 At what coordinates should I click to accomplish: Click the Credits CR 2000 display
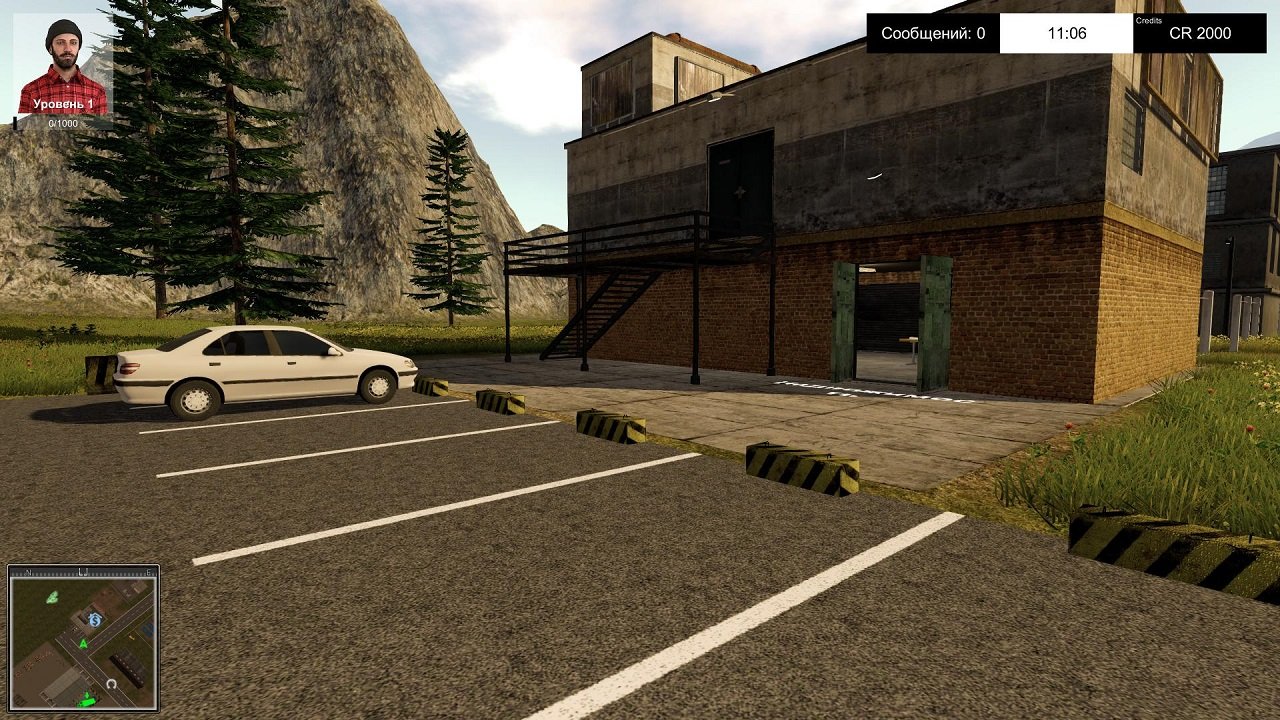pyautogui.click(x=1200, y=32)
